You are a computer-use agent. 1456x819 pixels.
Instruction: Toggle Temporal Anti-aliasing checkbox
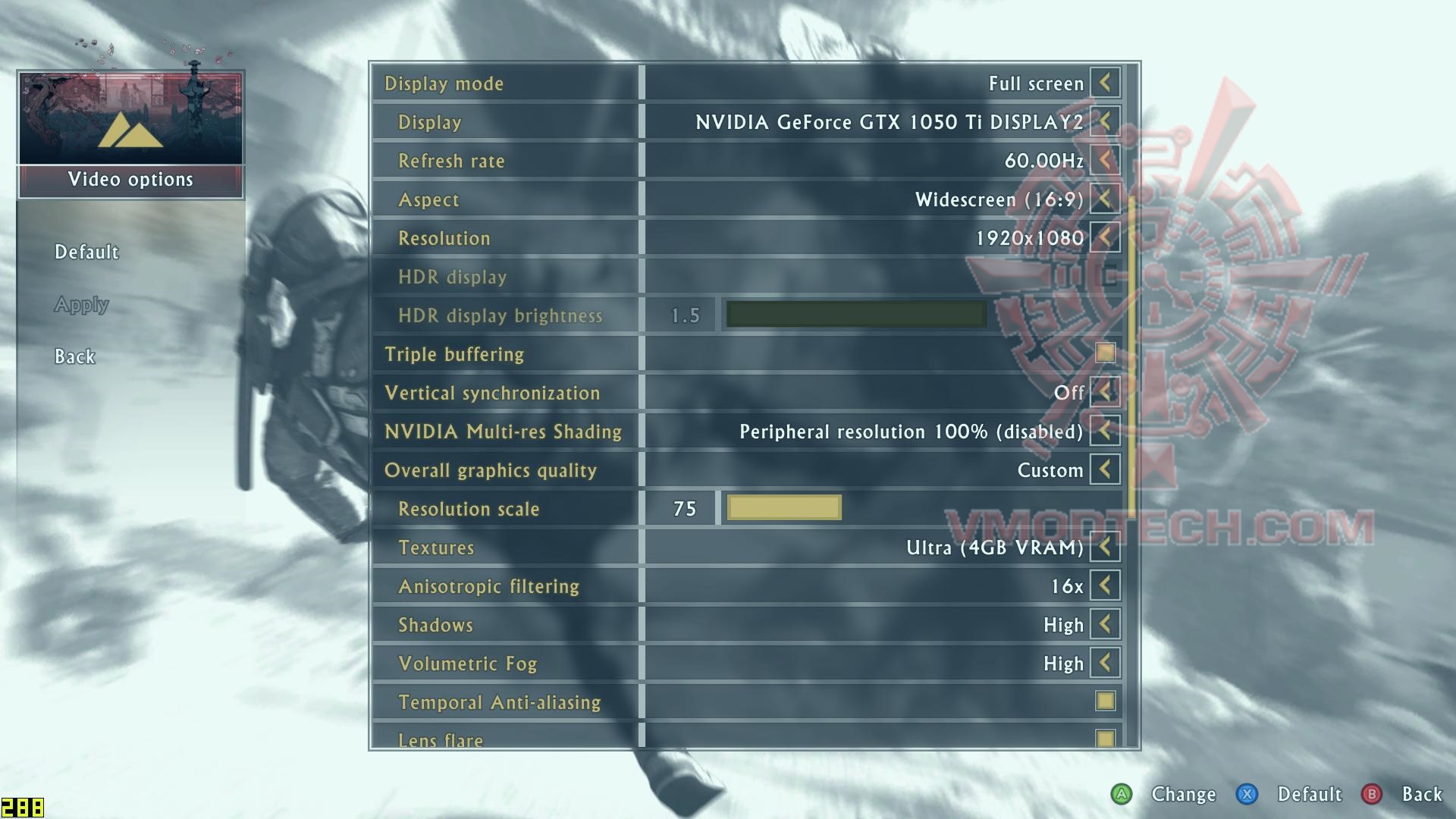tap(1105, 701)
